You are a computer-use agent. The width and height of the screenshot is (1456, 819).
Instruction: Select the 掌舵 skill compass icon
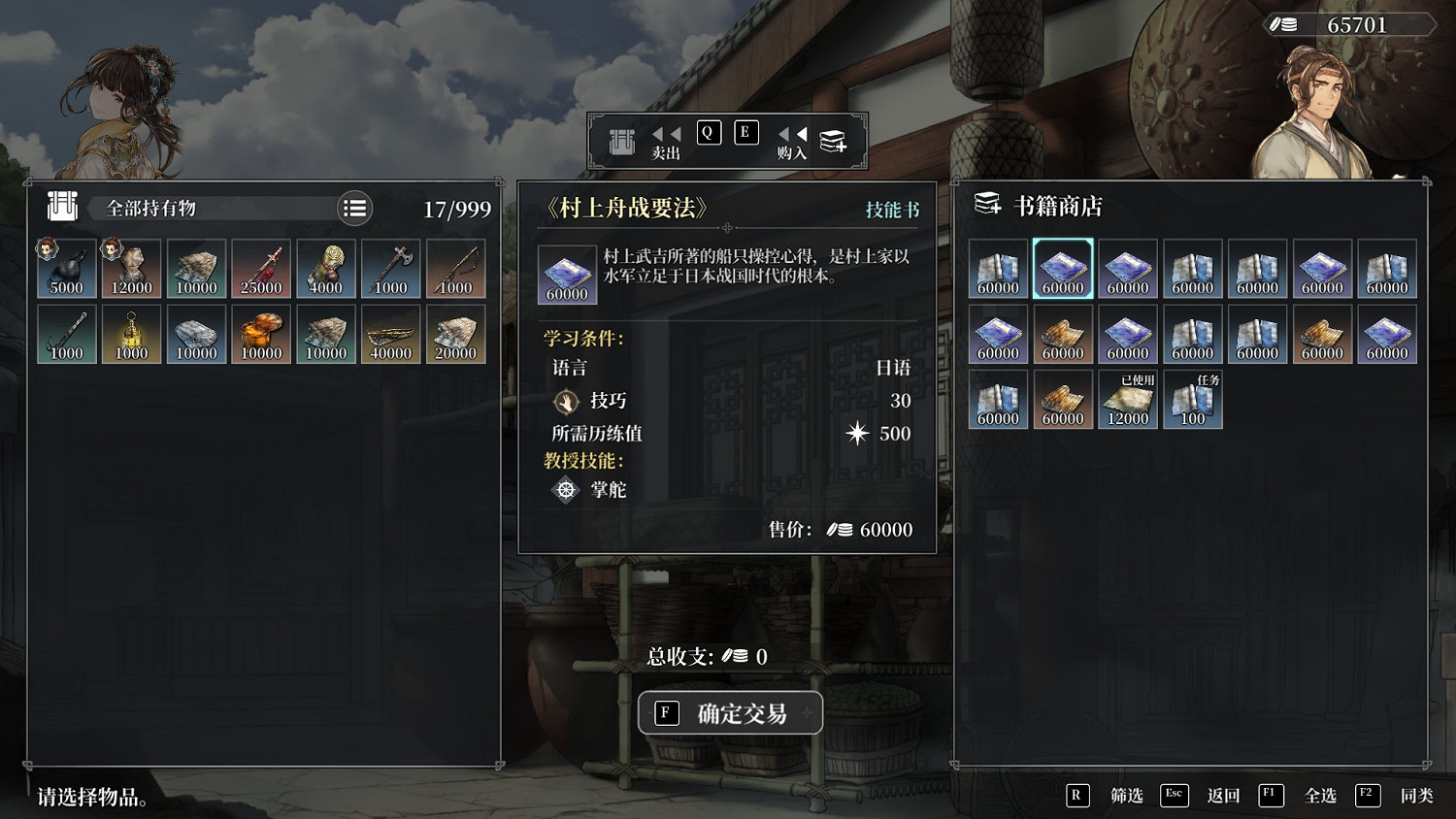[x=565, y=490]
